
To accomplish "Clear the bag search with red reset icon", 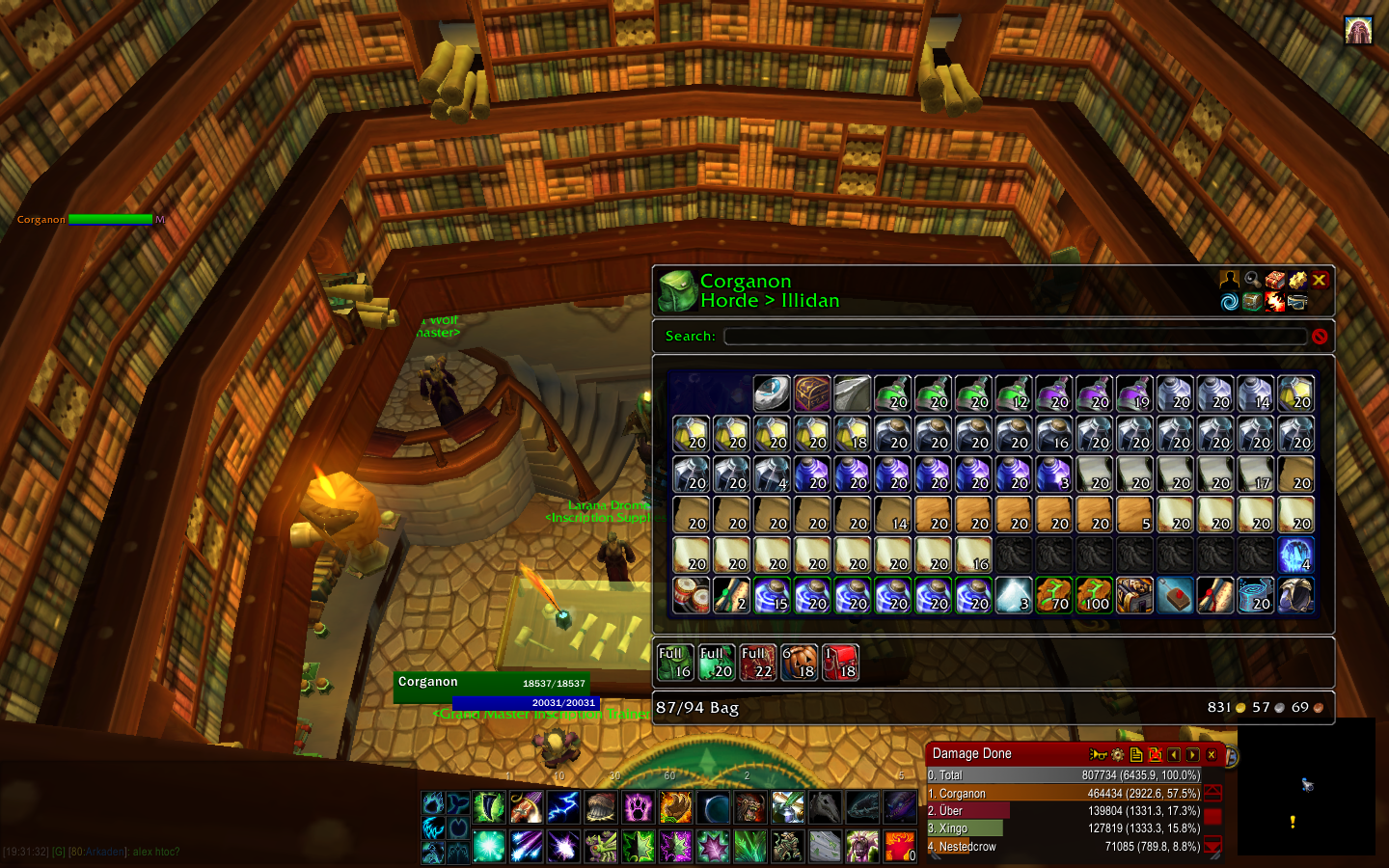I will (x=1320, y=337).
